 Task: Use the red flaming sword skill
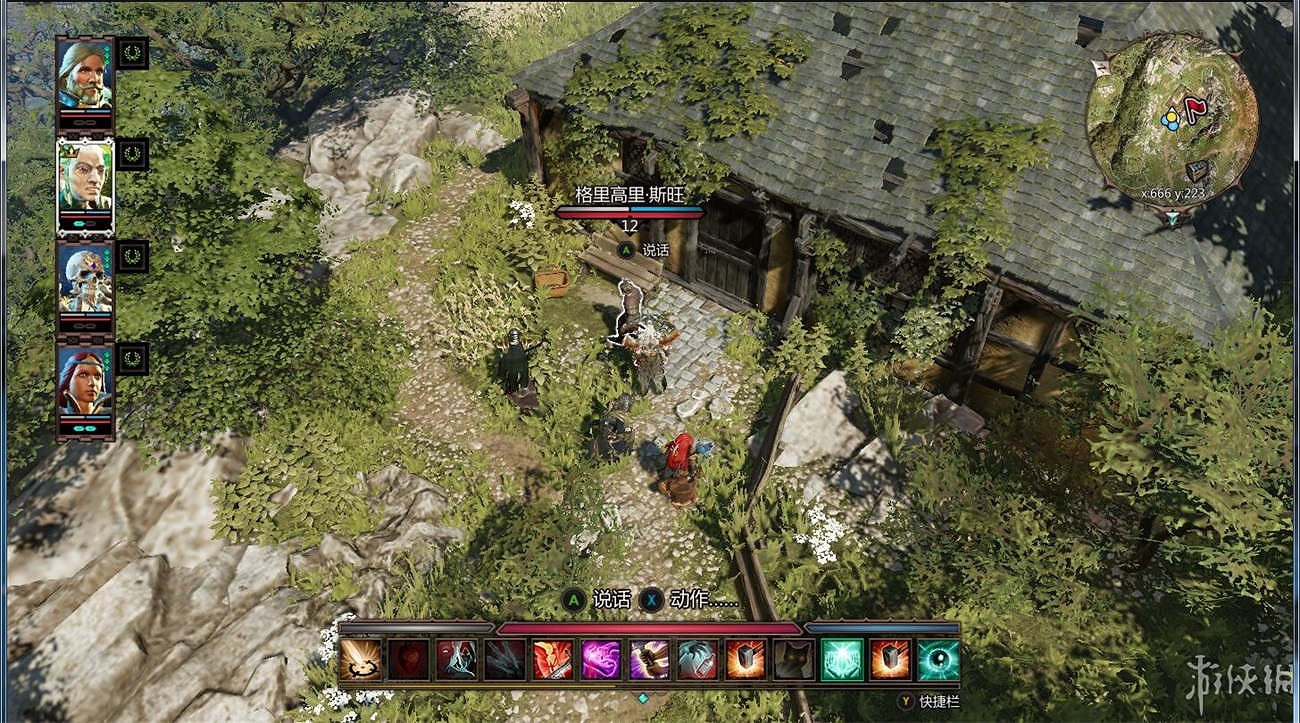click(x=553, y=660)
